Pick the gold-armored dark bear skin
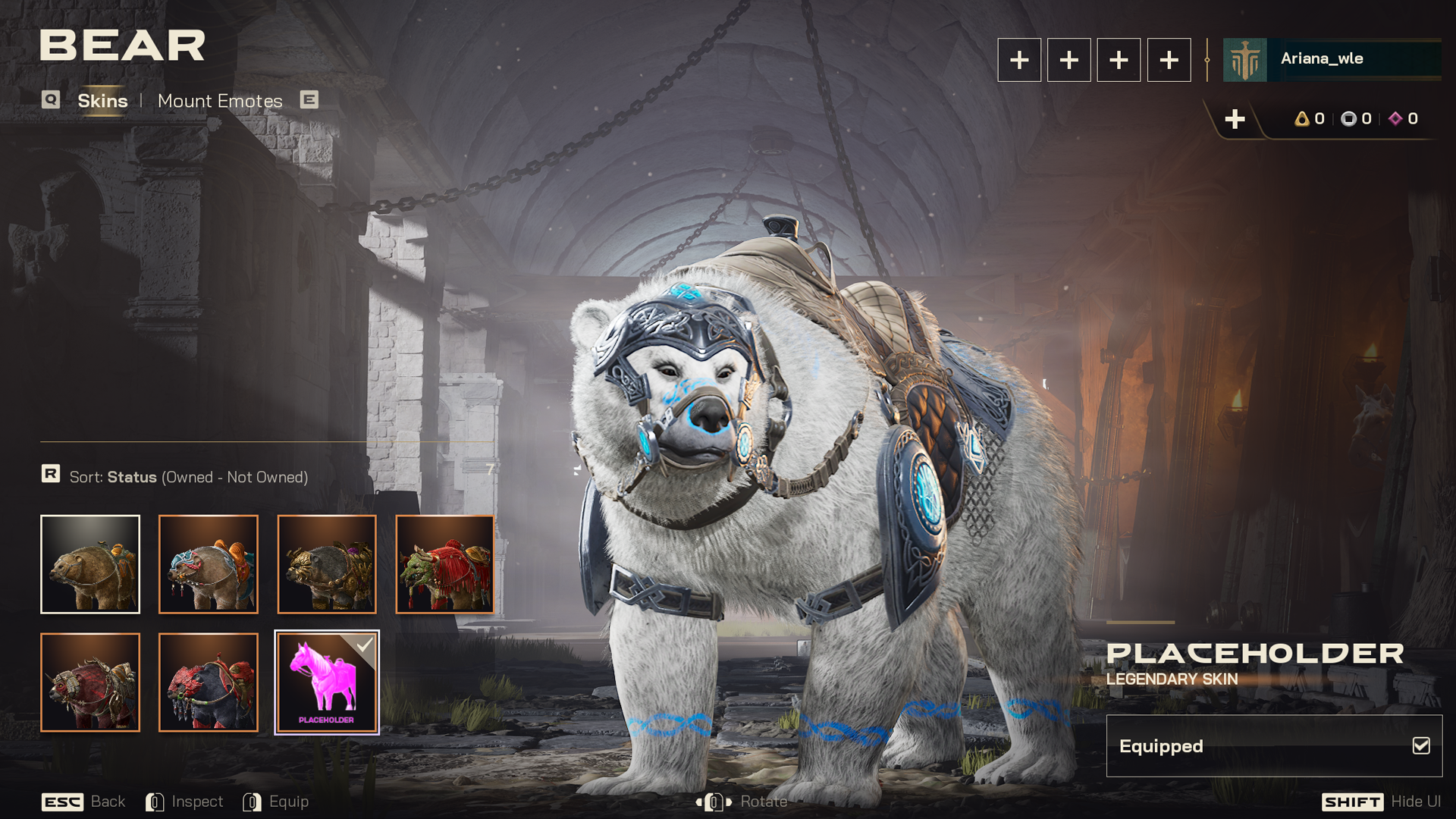The width and height of the screenshot is (1456, 819). coord(327,564)
